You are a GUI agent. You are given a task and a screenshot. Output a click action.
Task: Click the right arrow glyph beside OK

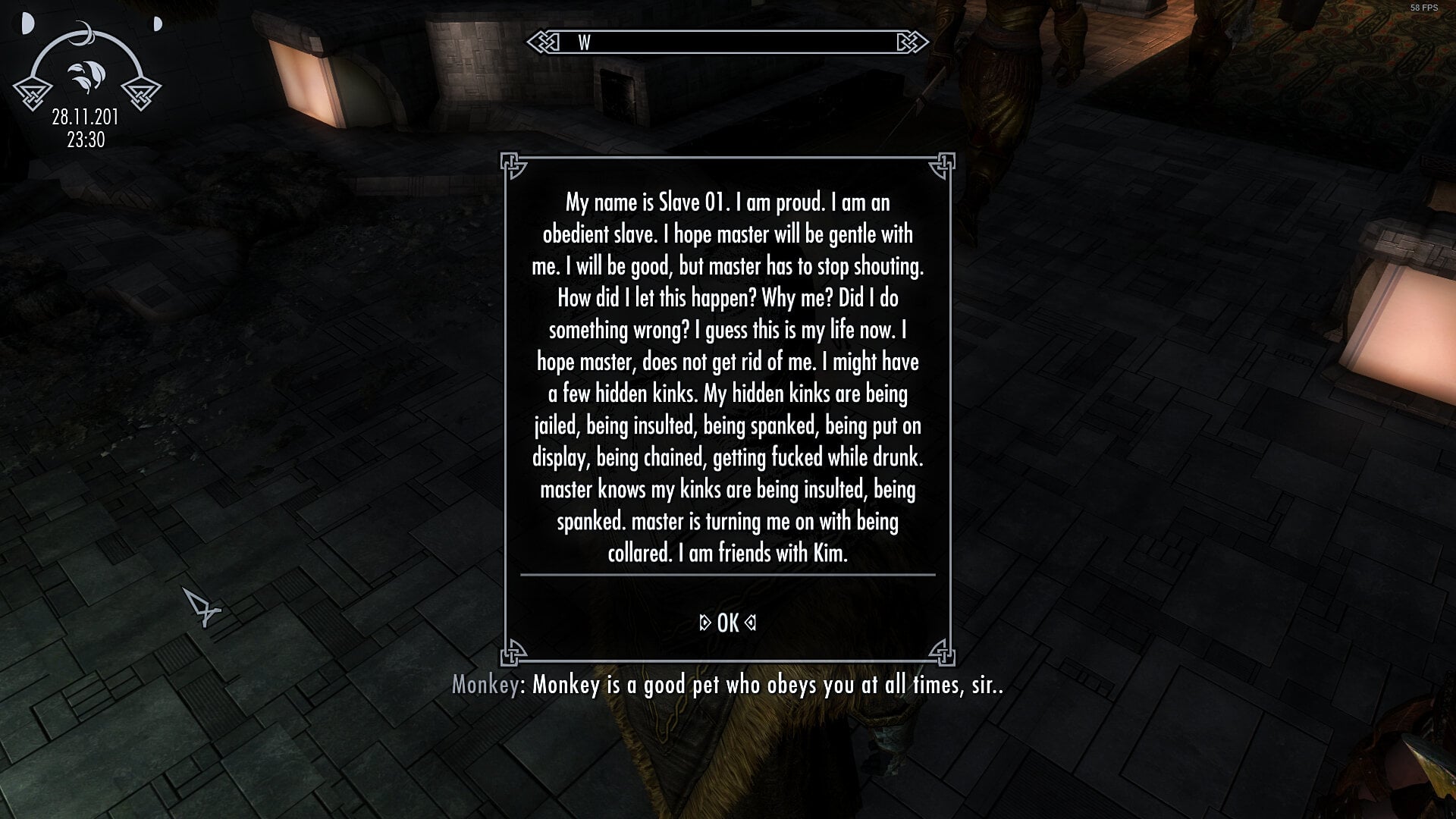750,624
